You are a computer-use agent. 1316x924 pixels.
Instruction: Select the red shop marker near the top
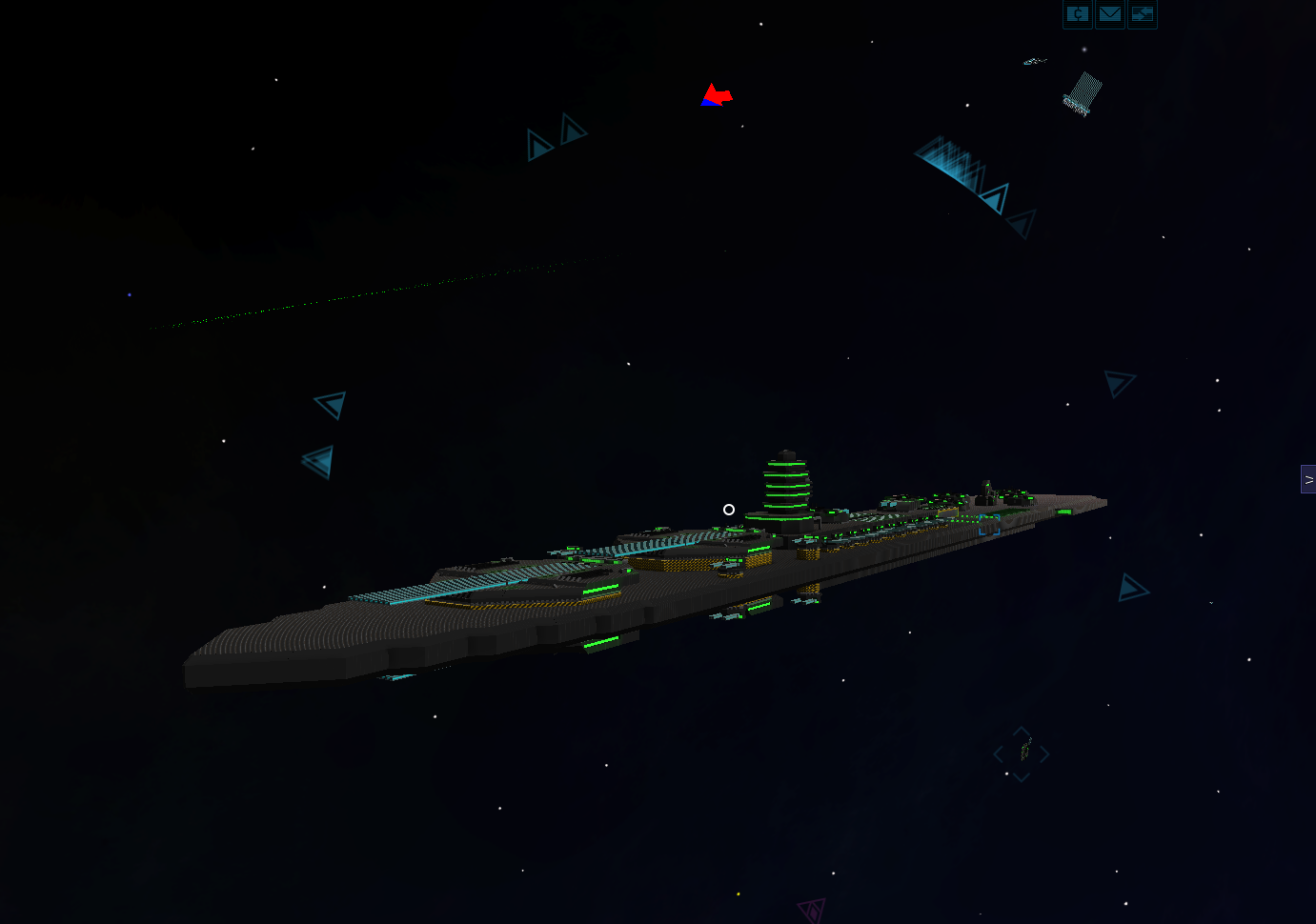[718, 93]
